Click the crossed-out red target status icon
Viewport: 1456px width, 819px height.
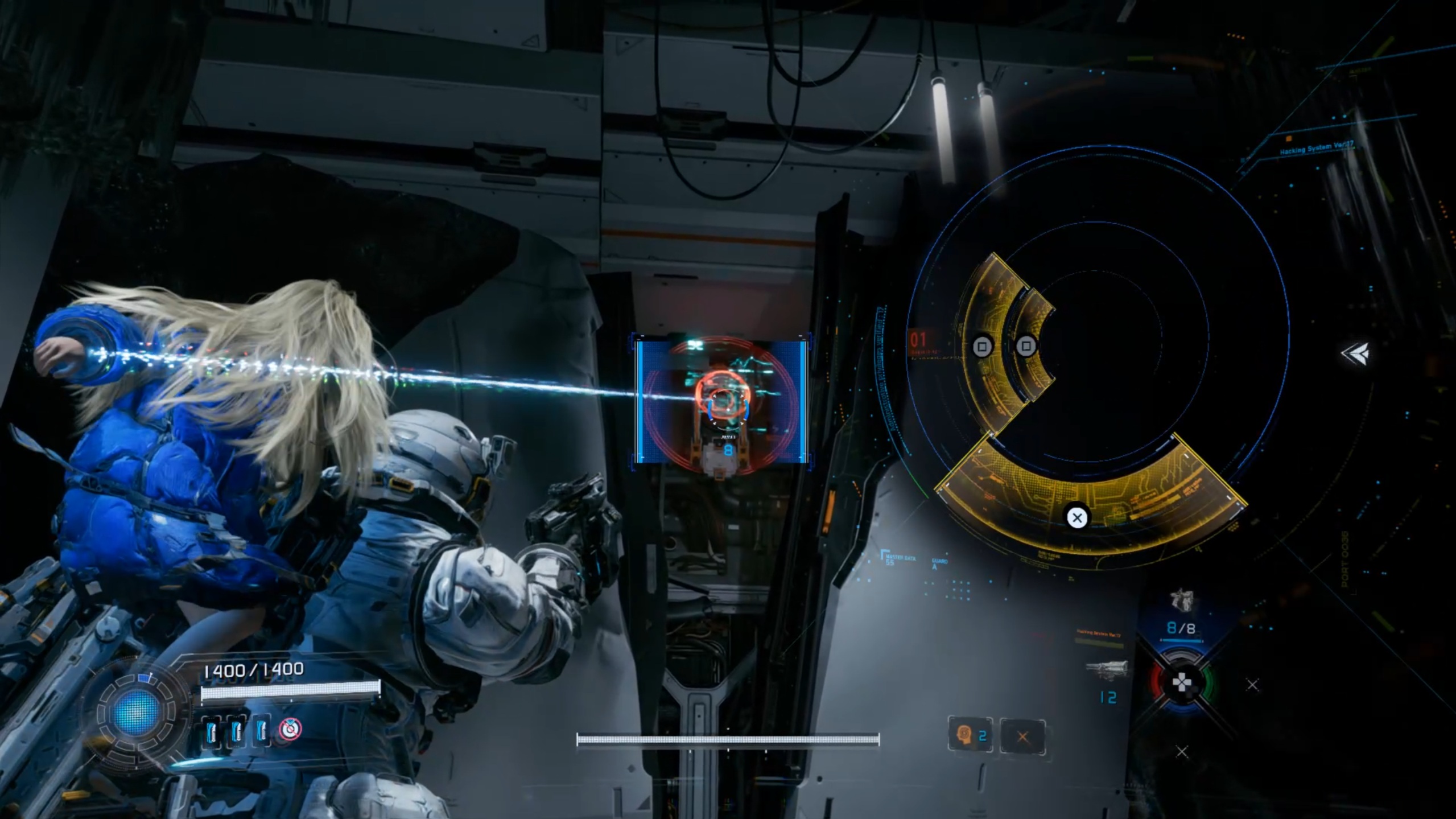click(290, 729)
